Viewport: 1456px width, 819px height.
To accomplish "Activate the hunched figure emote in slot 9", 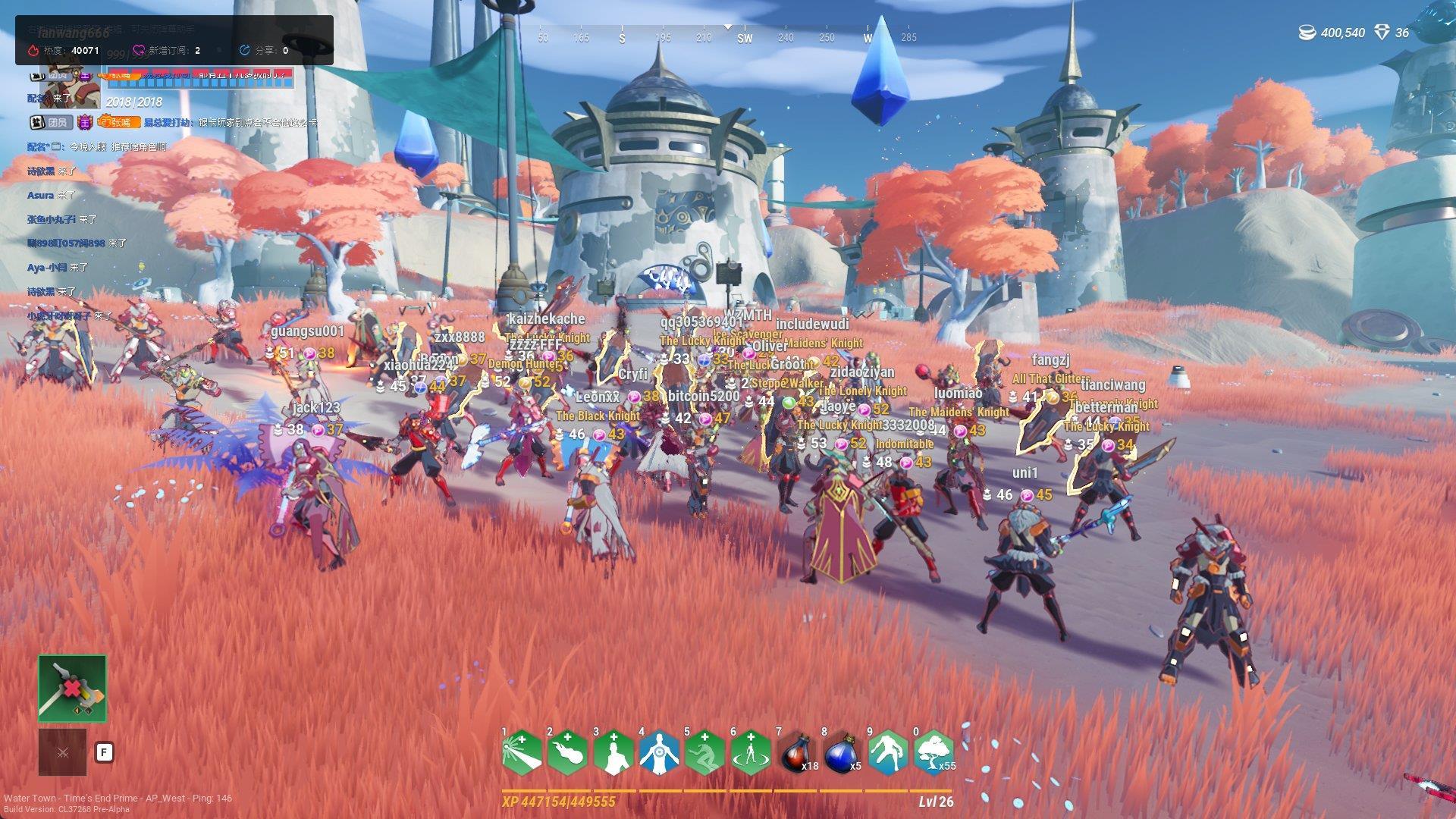I will [888, 753].
